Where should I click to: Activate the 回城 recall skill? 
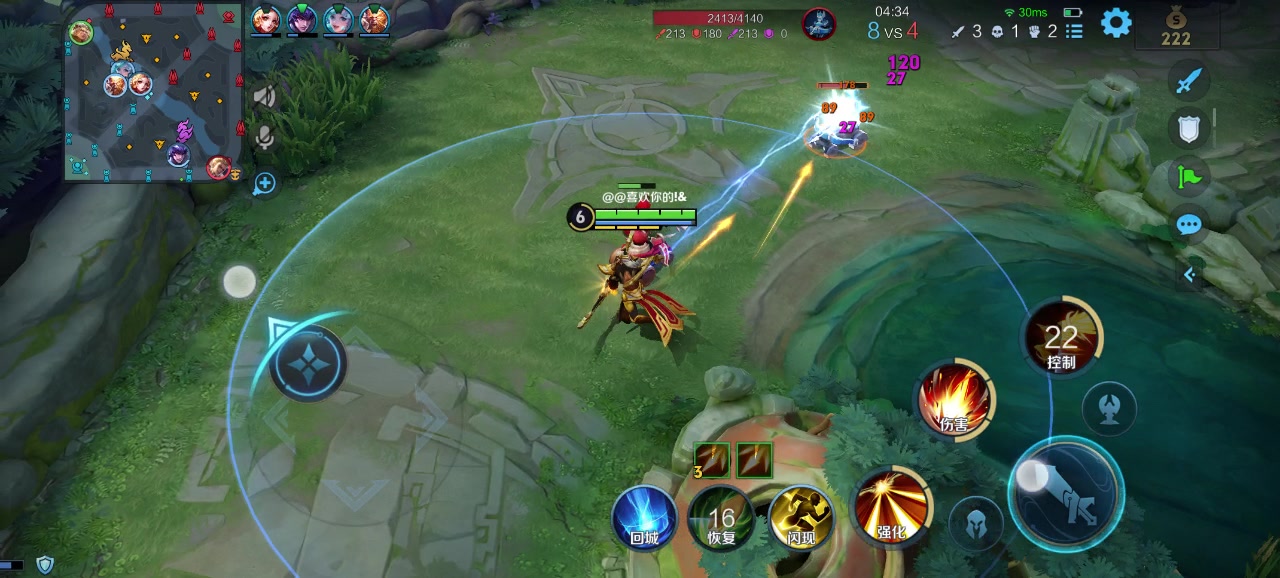[644, 517]
